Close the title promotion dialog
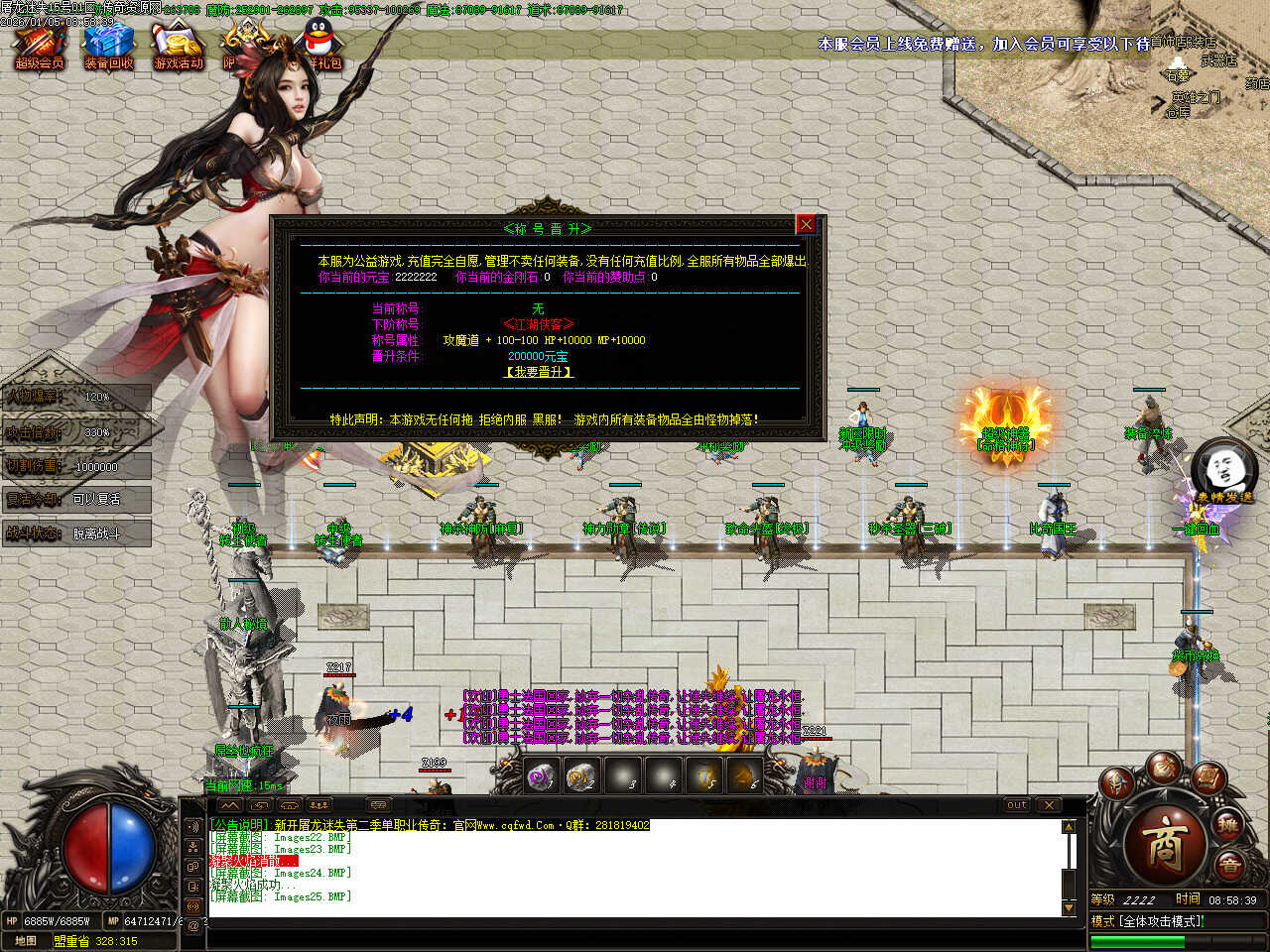 pos(807,225)
